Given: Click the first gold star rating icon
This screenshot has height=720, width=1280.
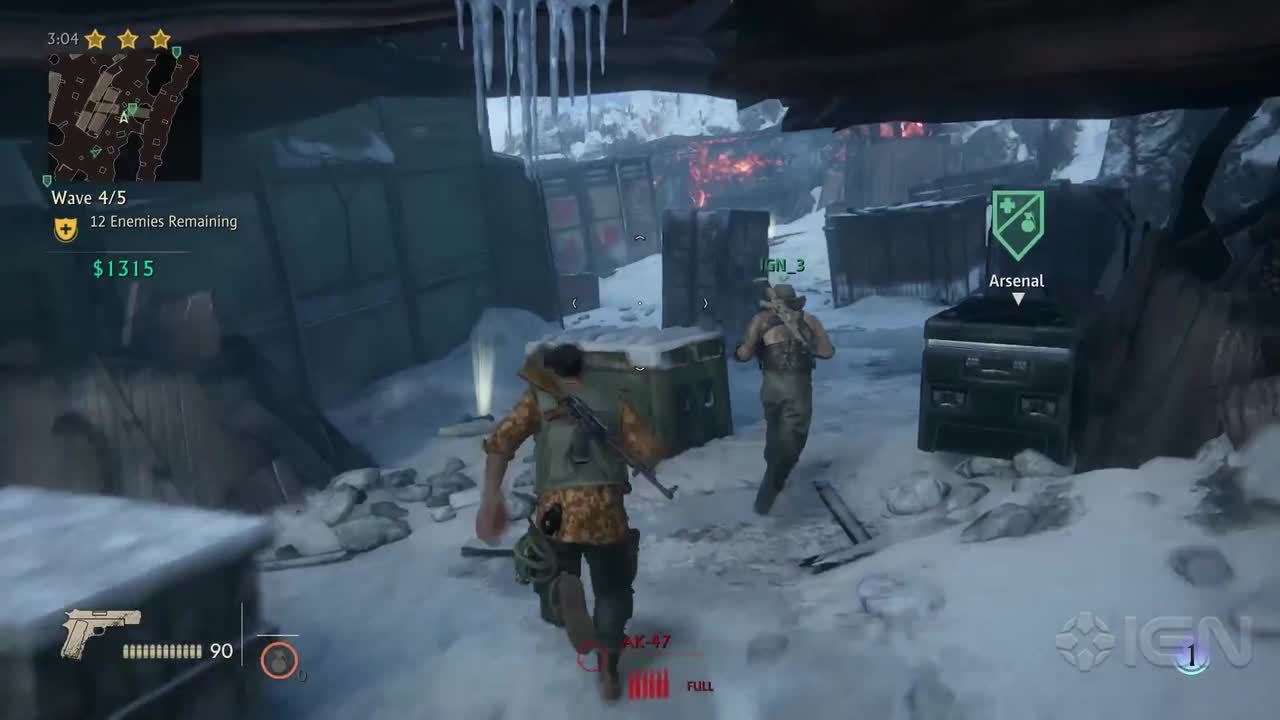Looking at the screenshot, I should point(97,38).
